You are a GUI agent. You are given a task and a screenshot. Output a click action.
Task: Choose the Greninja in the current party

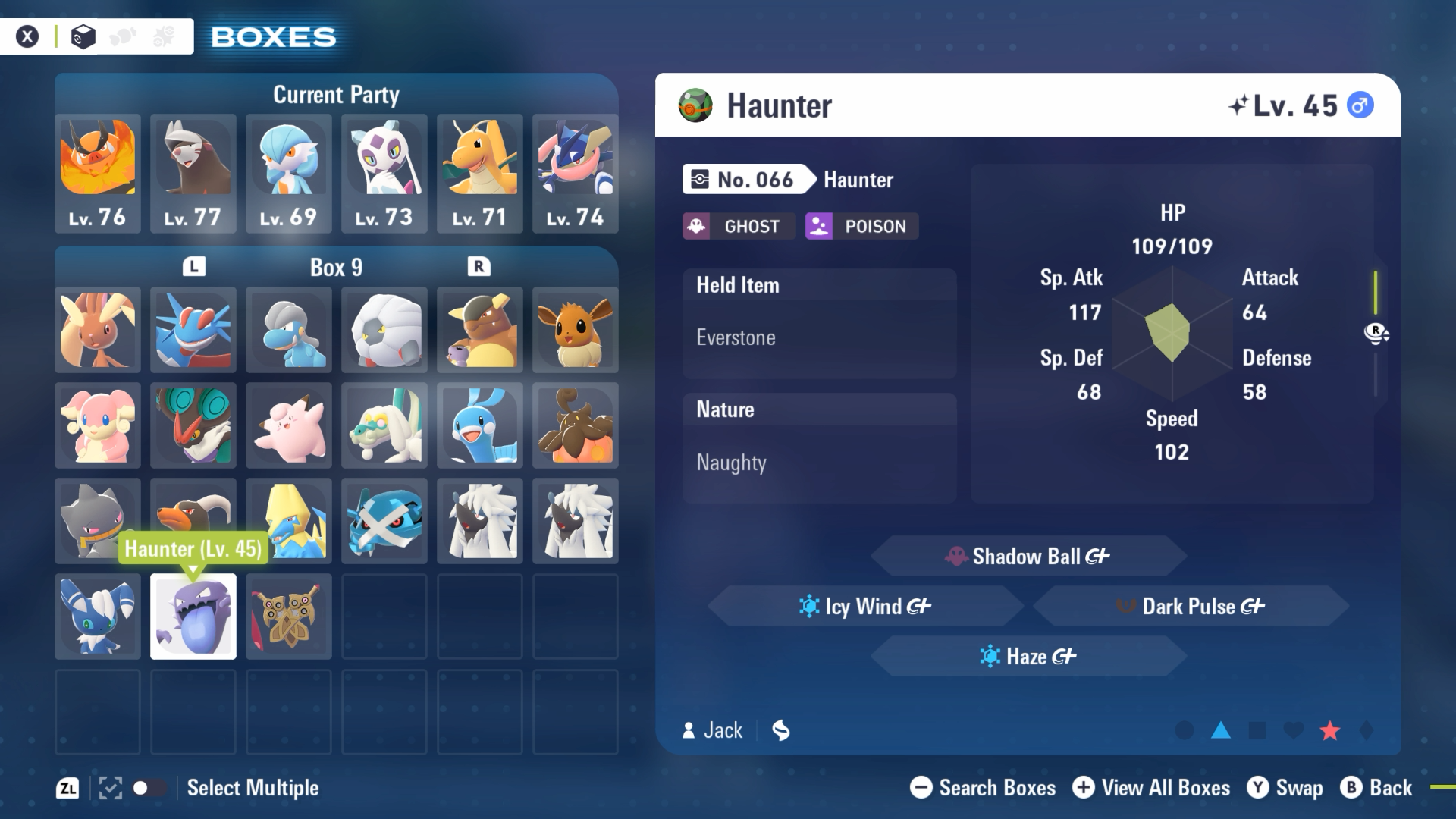click(x=575, y=173)
